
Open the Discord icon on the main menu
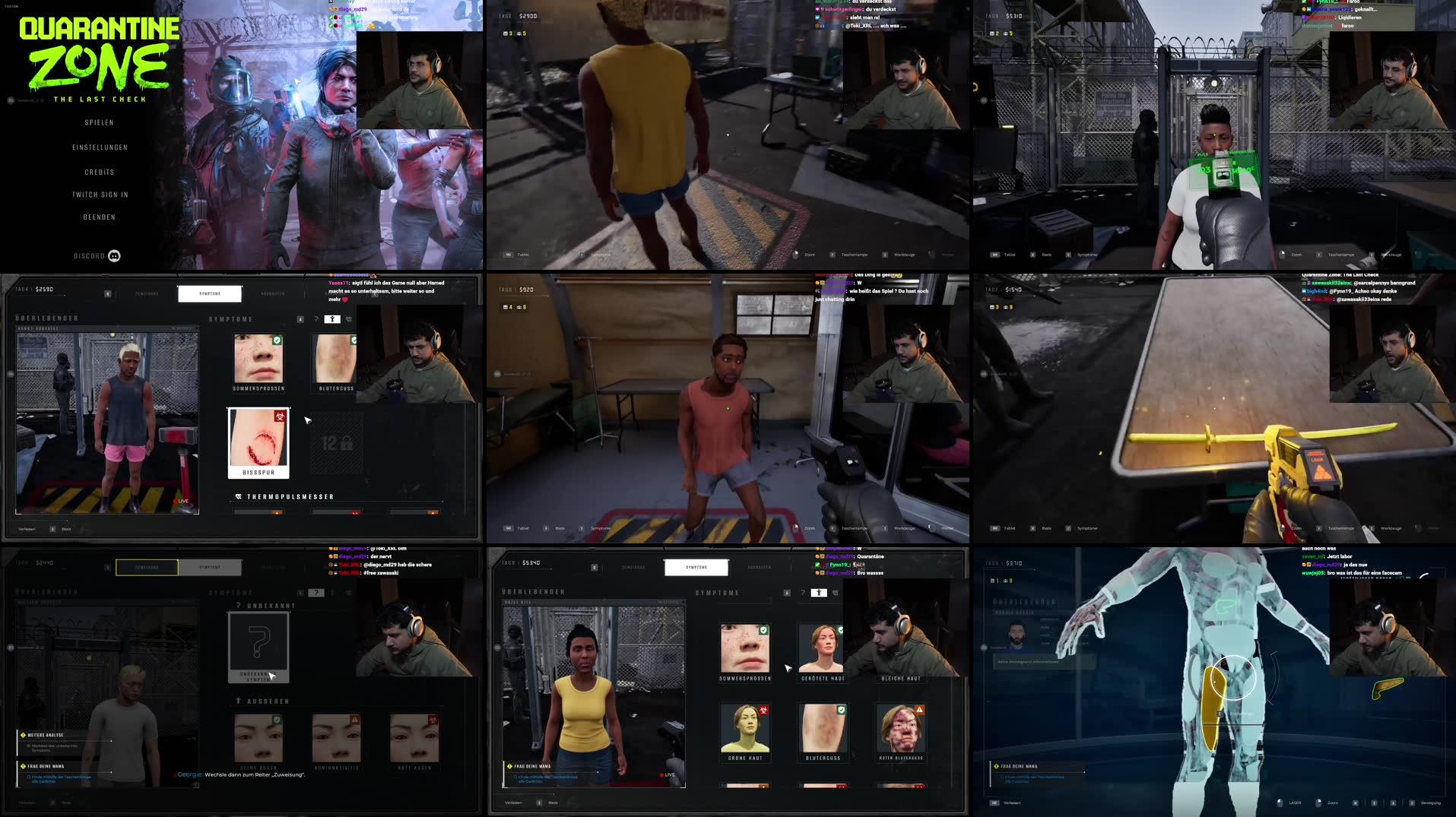point(113,256)
